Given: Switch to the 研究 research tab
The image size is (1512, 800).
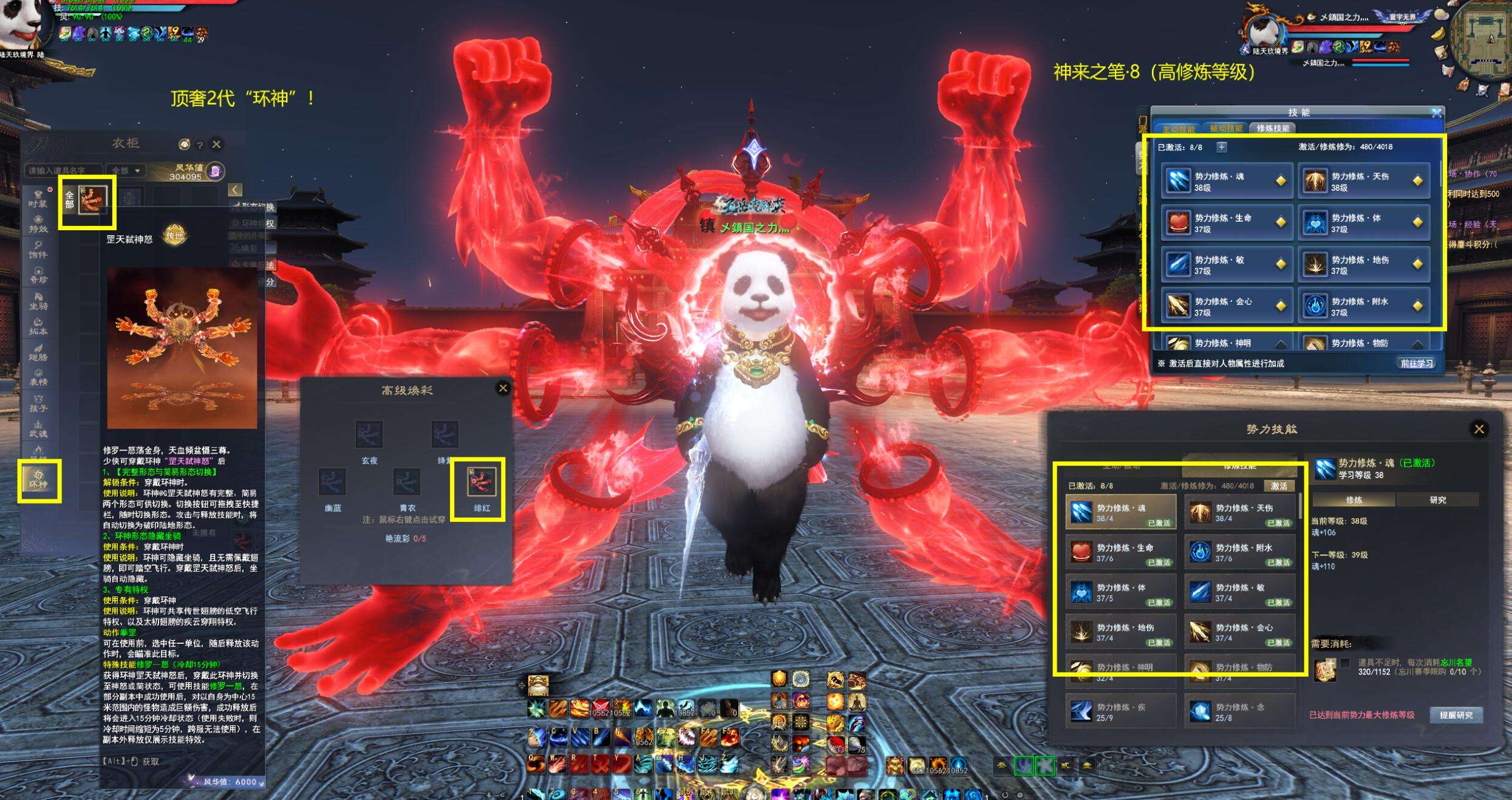Looking at the screenshot, I should [x=1437, y=500].
